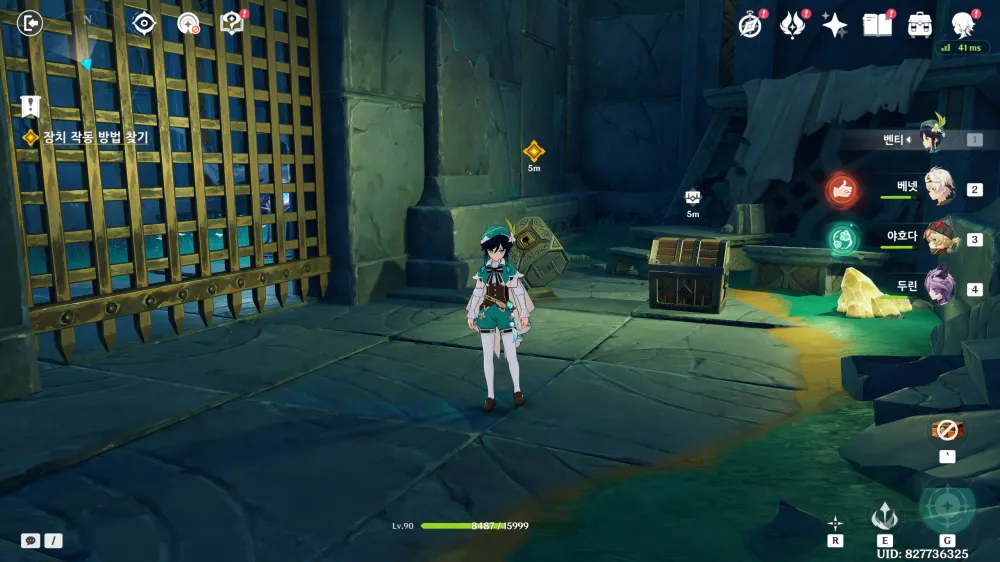1000x562 pixels.
Task: Open the four-pointed star wish icon
Action: point(835,25)
